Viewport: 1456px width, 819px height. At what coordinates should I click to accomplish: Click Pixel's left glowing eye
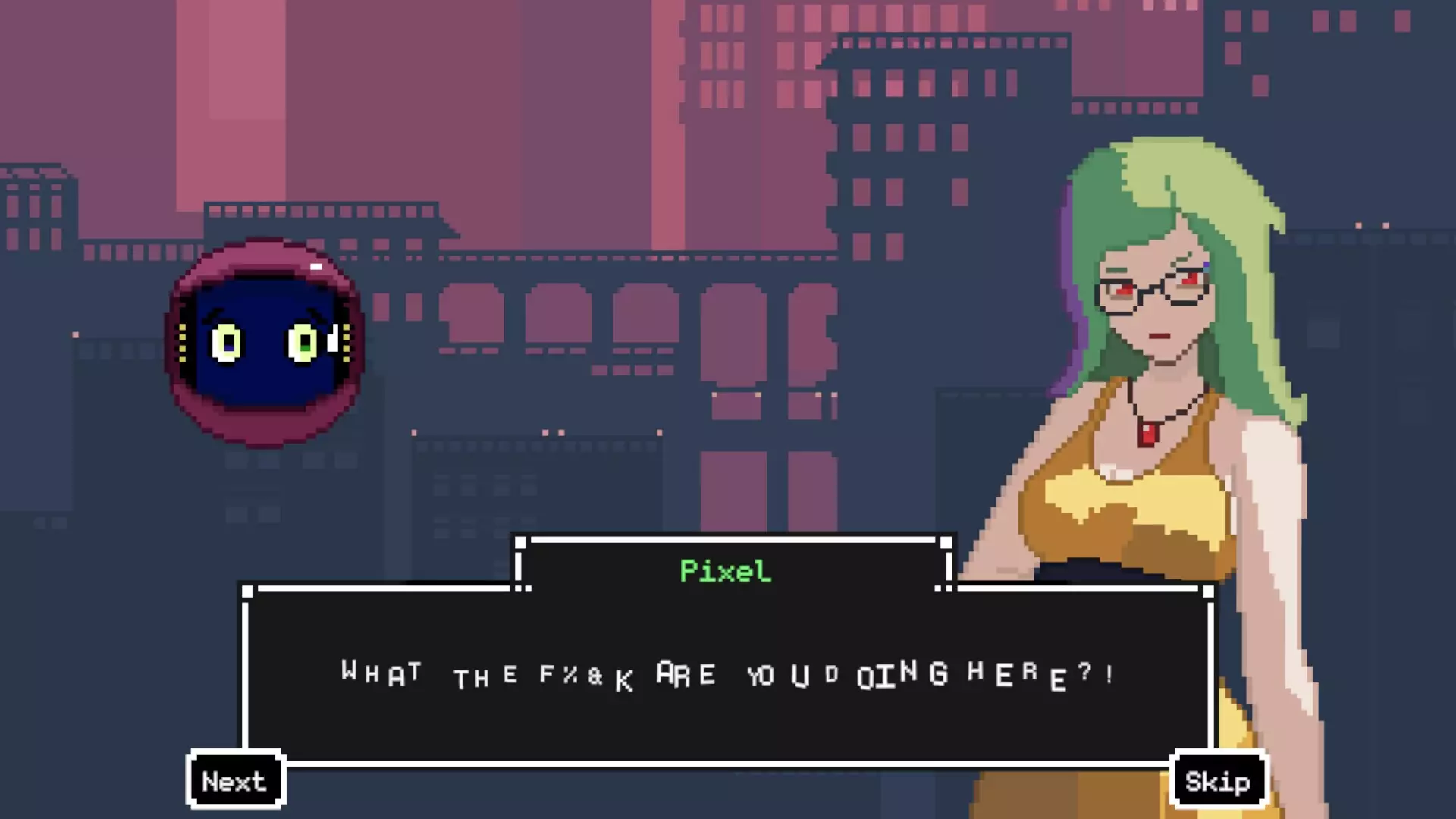[225, 344]
